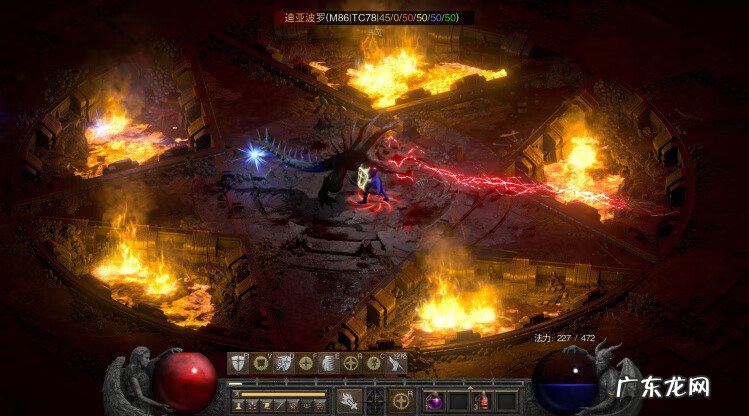Use the red health potion in the belt
The width and height of the screenshot is (749, 416).
[482, 401]
